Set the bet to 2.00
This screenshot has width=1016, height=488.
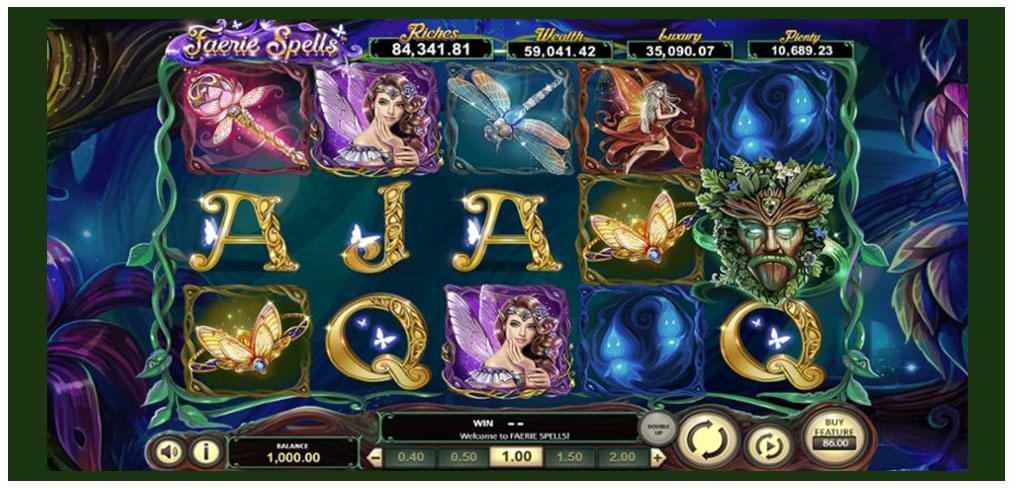[x=622, y=458]
